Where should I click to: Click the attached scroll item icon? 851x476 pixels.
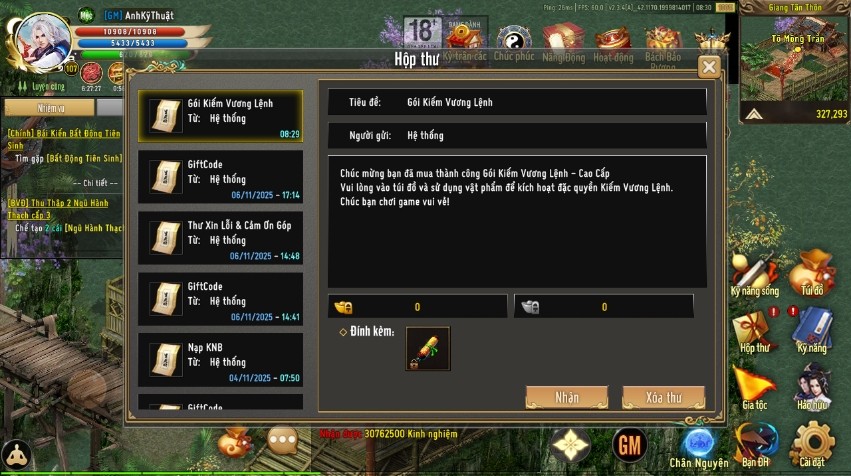coord(427,348)
